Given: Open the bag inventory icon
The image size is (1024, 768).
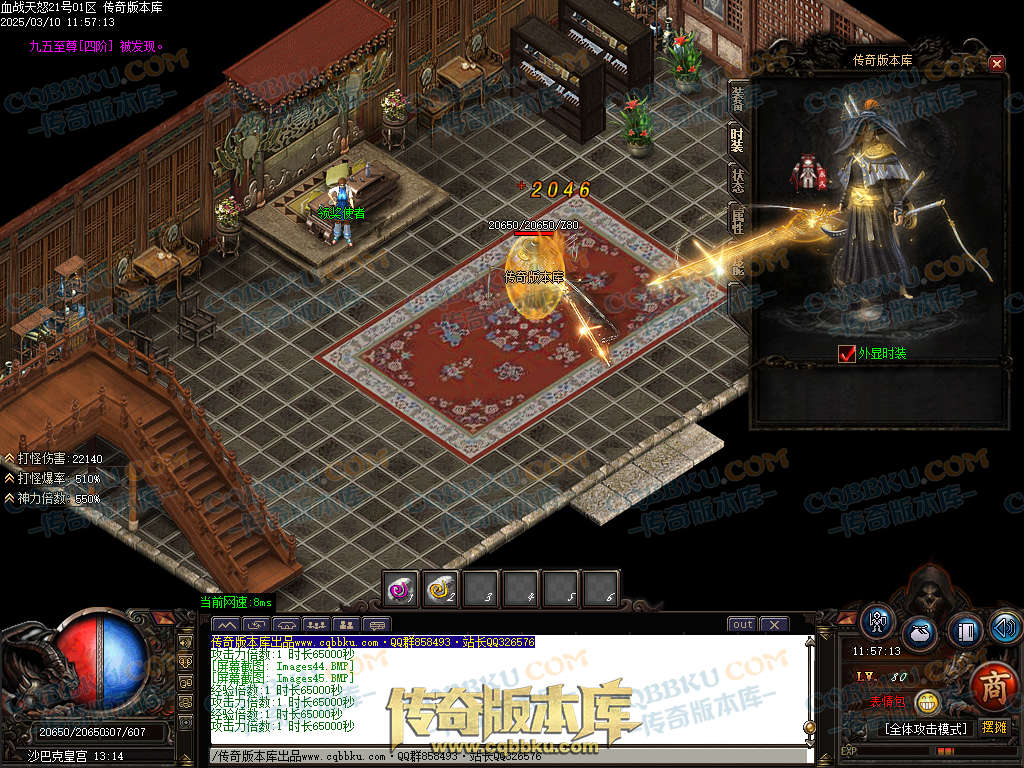Looking at the screenshot, I should pyautogui.click(x=920, y=634).
